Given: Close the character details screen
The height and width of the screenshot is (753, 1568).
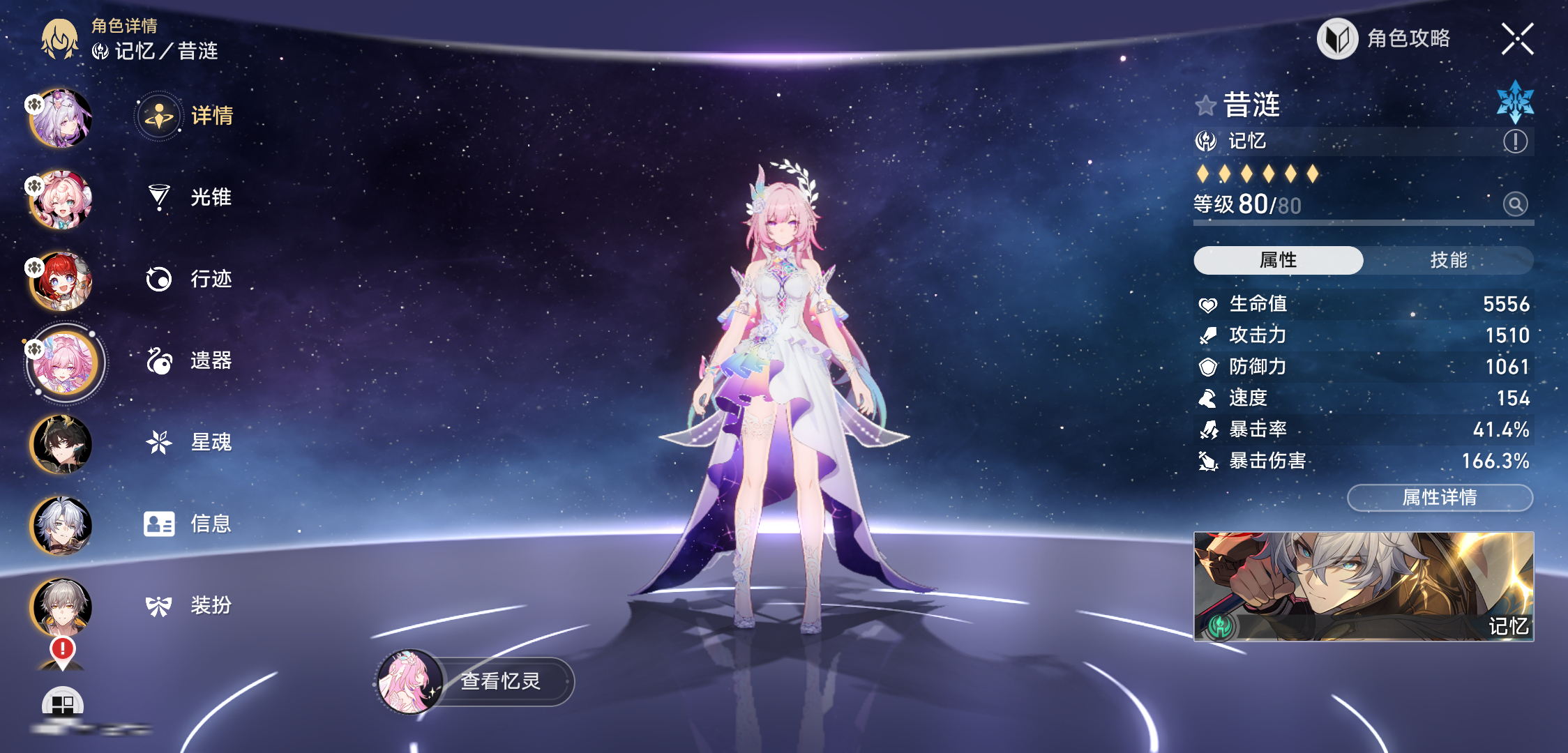Looking at the screenshot, I should point(1517,39).
